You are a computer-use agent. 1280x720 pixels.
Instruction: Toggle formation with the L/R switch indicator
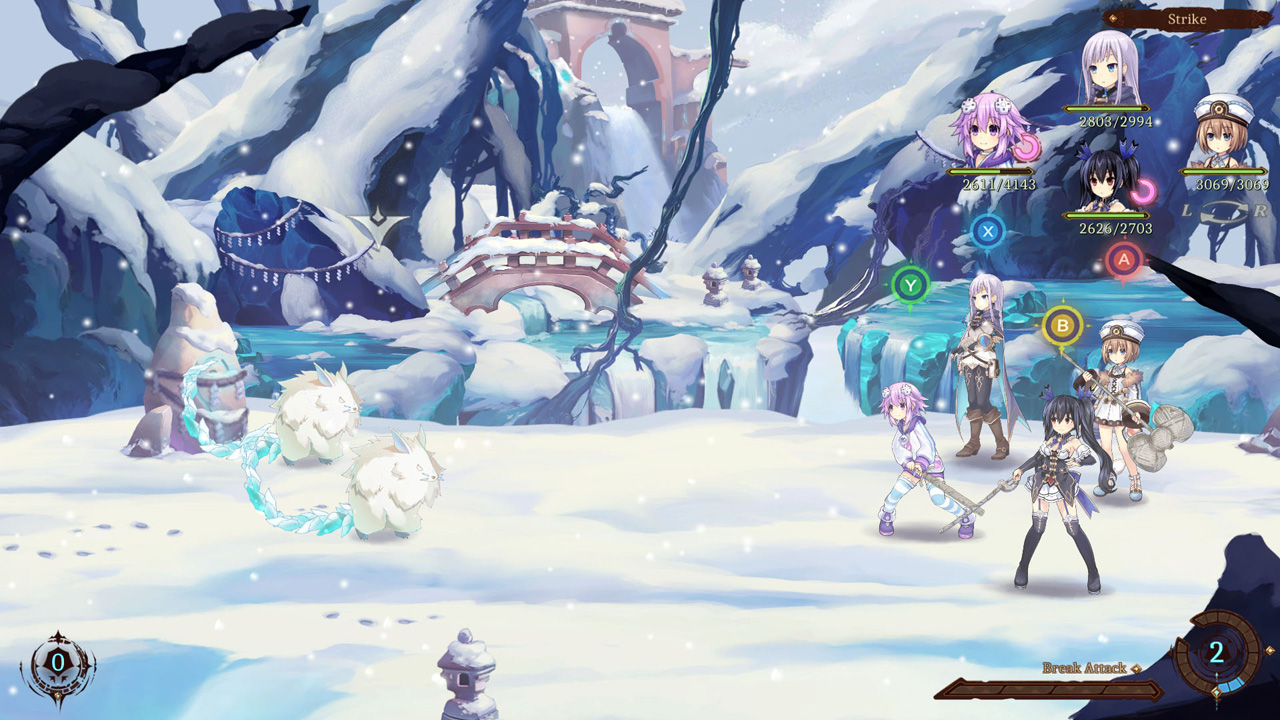(1224, 214)
